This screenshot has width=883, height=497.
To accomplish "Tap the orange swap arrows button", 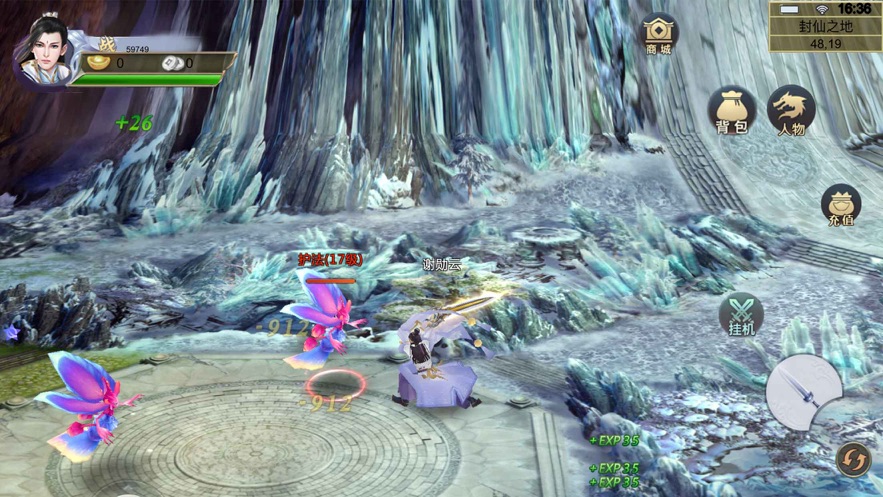I will click(x=852, y=458).
